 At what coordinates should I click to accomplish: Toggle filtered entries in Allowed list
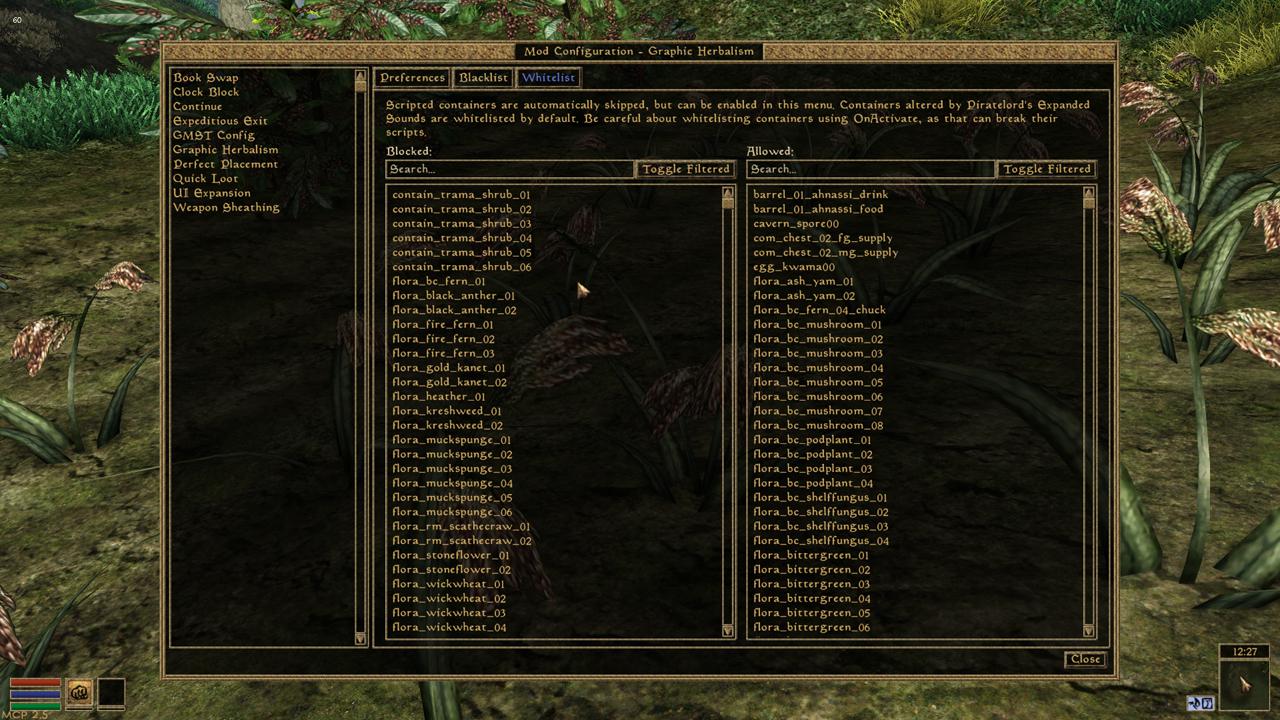(1047, 169)
